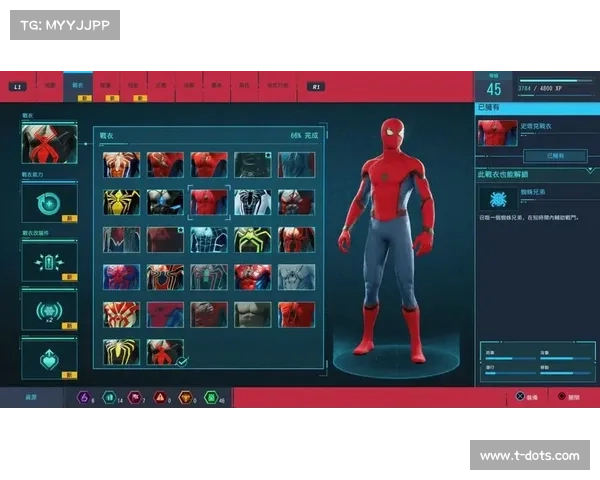Screen dimensions: 600x480
Task: Select the black suit with the green spider
Action: coord(253,239)
